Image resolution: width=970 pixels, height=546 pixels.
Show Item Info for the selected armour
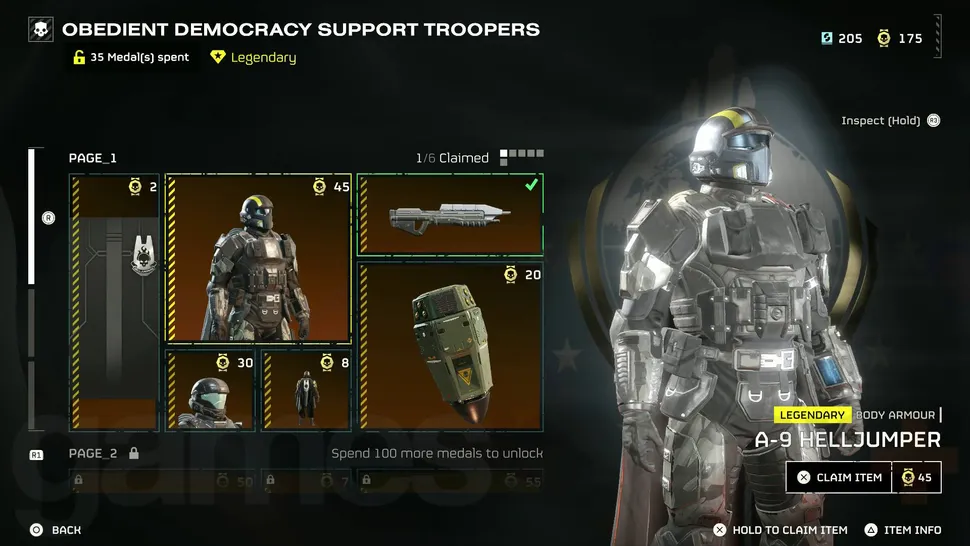coord(903,530)
